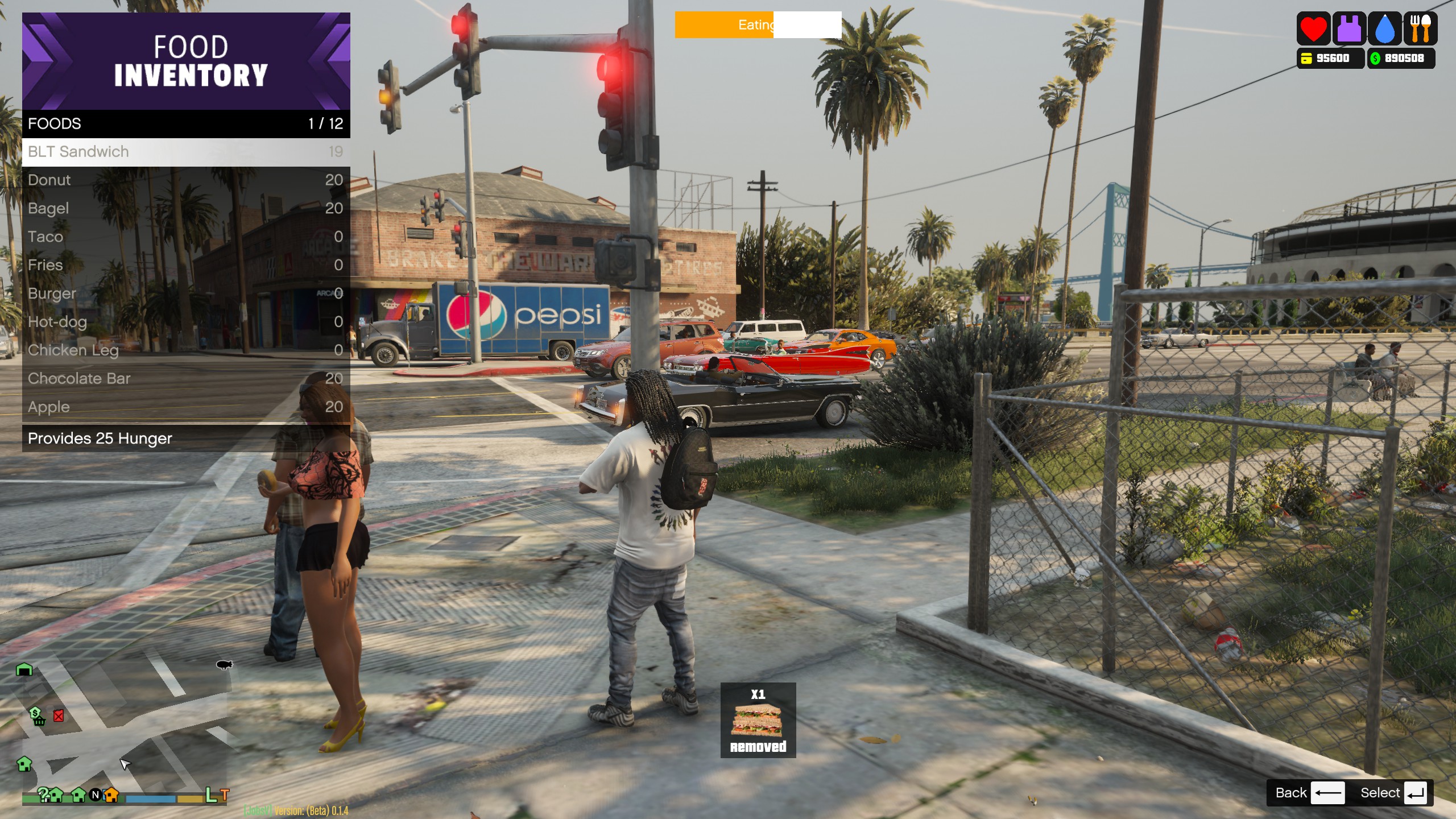
Task: Pick Chicken Leg from the foods
Action: tap(185, 350)
